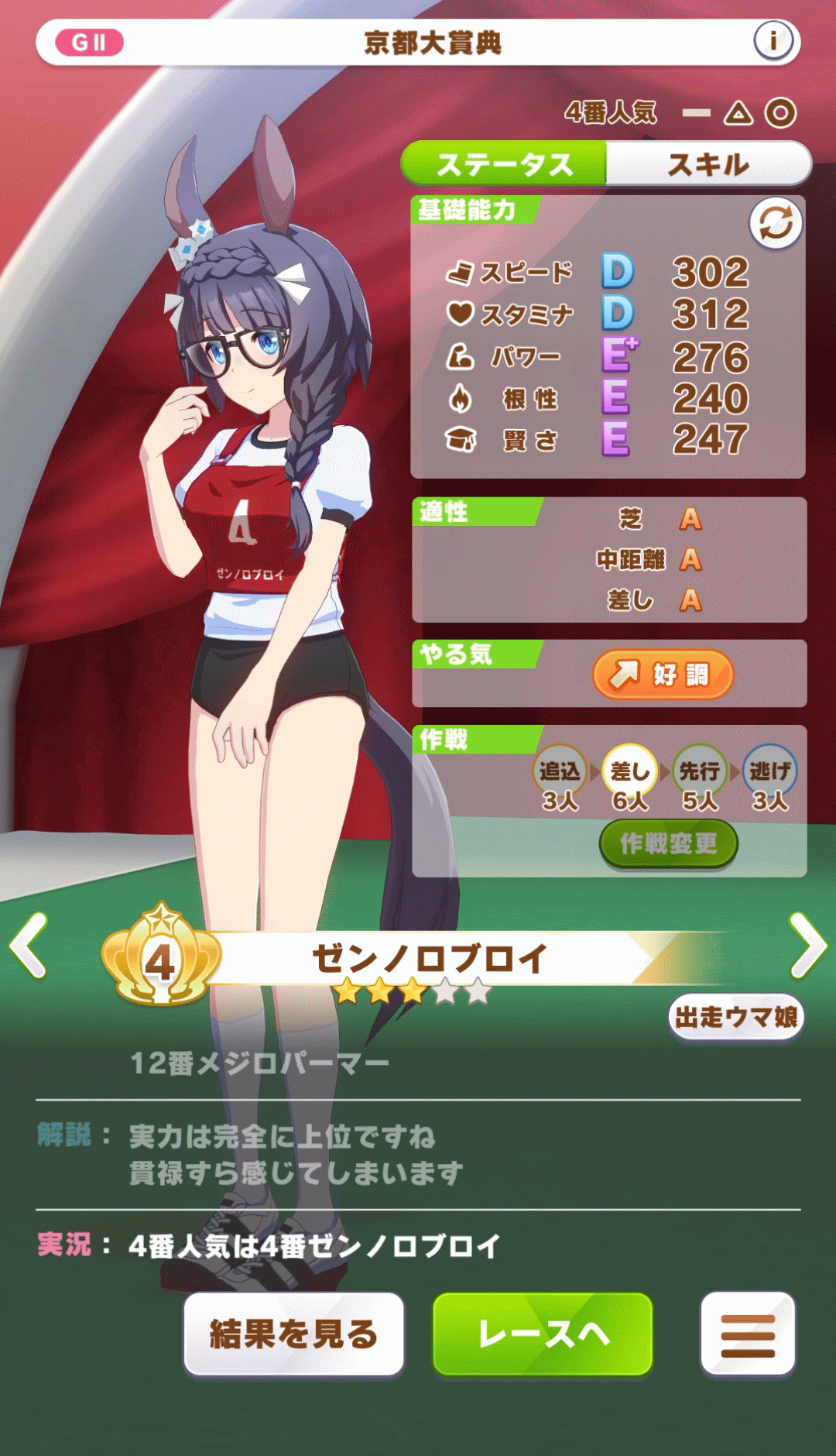Select the ステータス tab

(505, 164)
